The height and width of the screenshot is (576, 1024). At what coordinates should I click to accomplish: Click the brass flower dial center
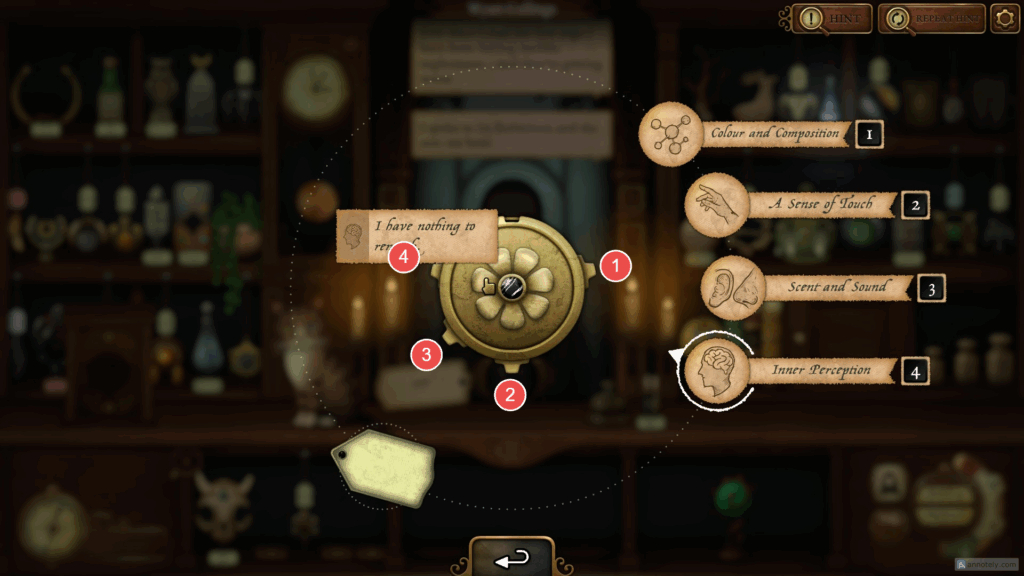coord(510,288)
